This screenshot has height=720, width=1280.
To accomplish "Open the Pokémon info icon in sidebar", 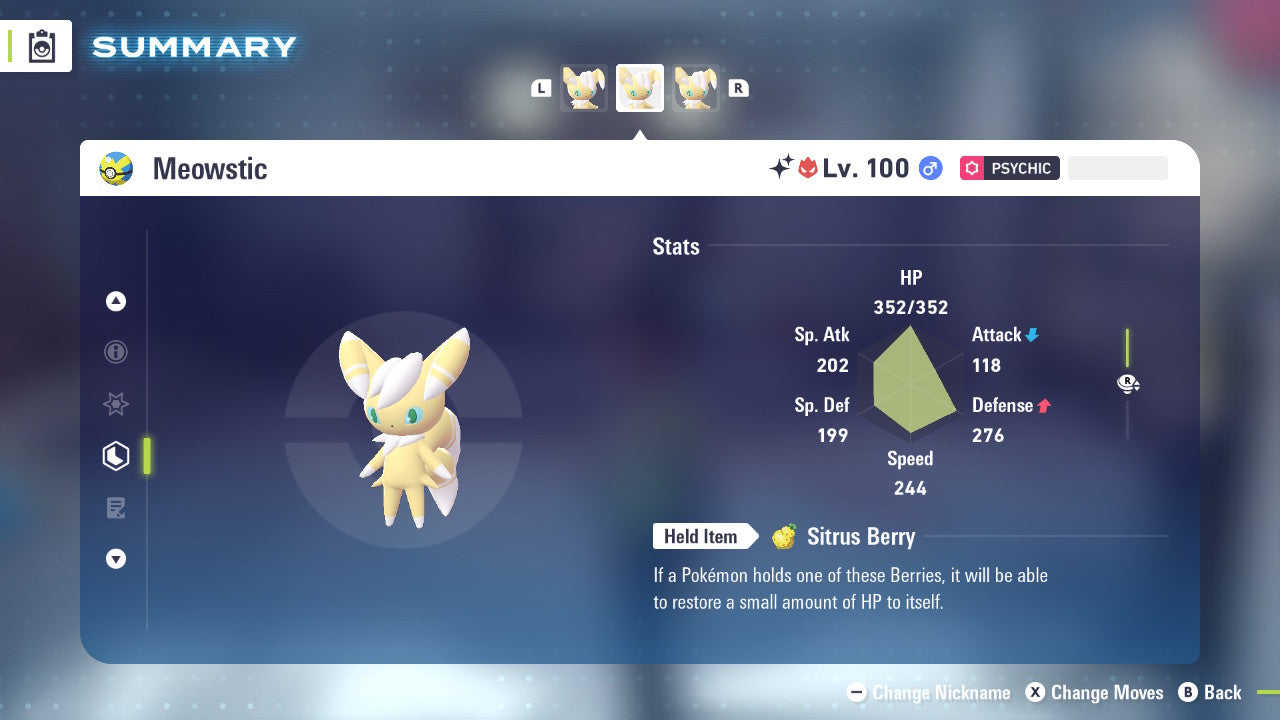I will [x=115, y=352].
